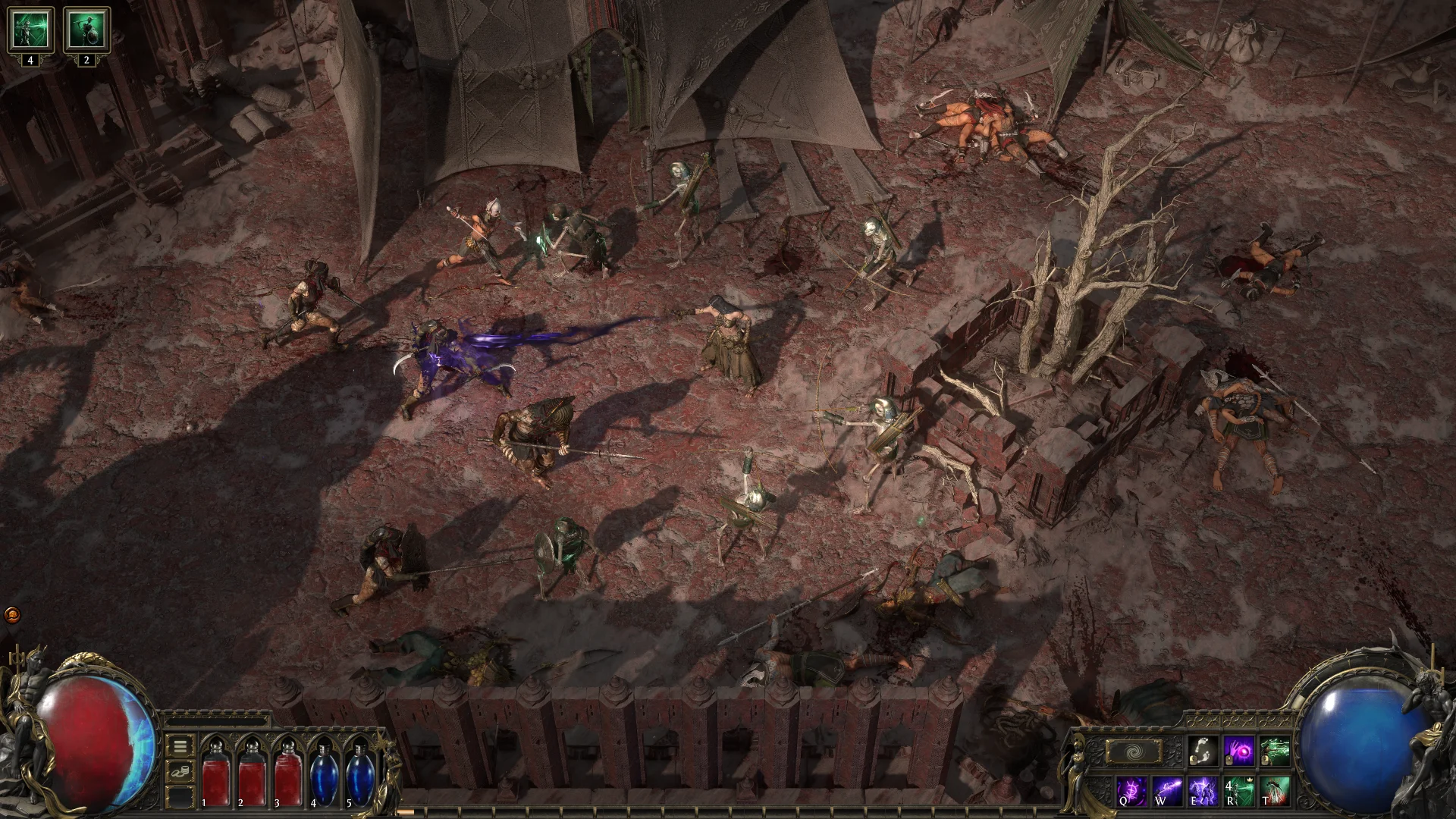The image size is (1456, 819).
Task: Use the life flask in slot 3
Action: click(288, 773)
